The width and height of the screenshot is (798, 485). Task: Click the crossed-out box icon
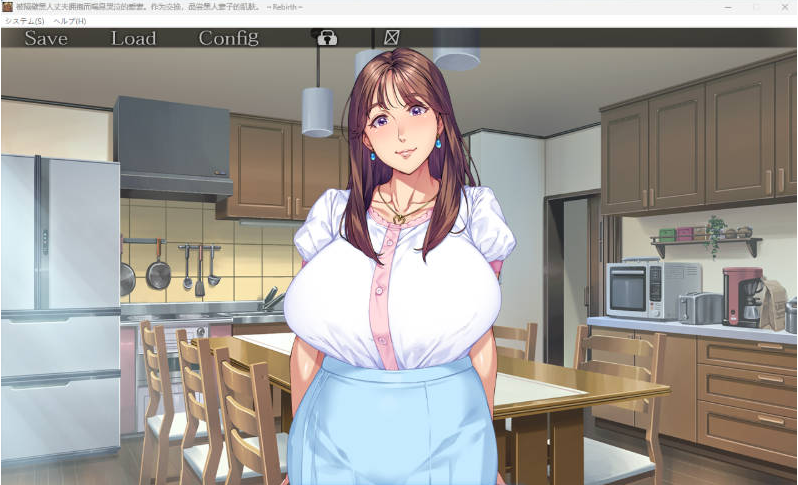[x=391, y=38]
